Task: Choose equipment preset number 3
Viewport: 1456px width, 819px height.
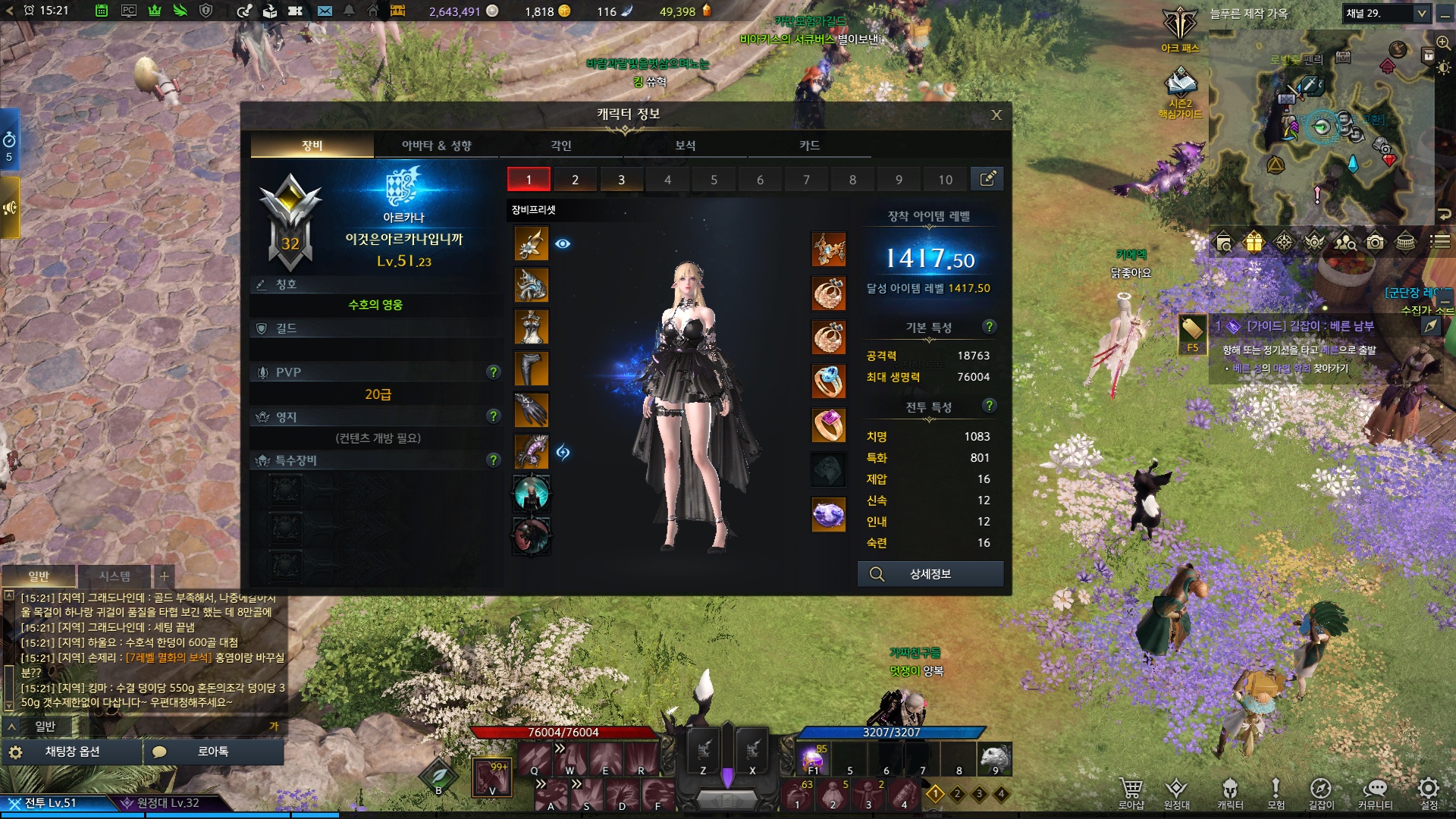Action: (621, 180)
